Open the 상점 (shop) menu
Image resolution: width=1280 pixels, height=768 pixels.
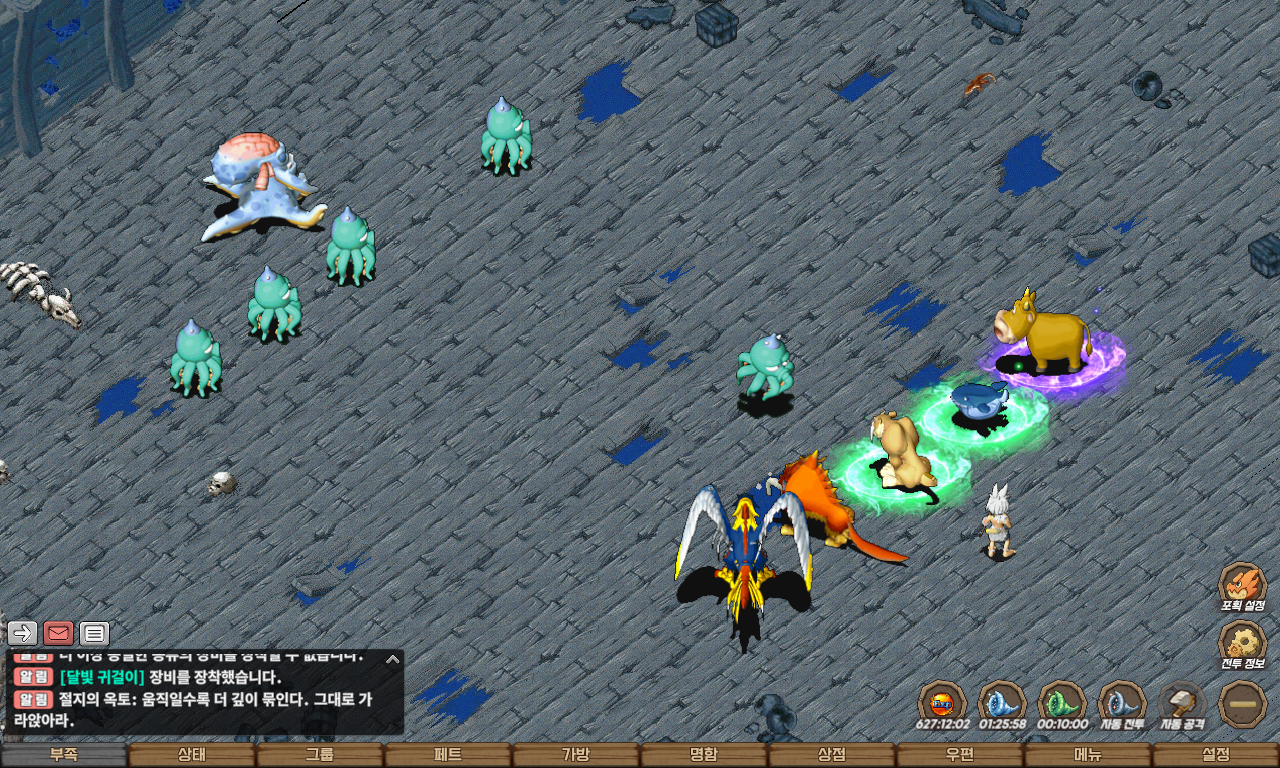pyautogui.click(x=832, y=755)
